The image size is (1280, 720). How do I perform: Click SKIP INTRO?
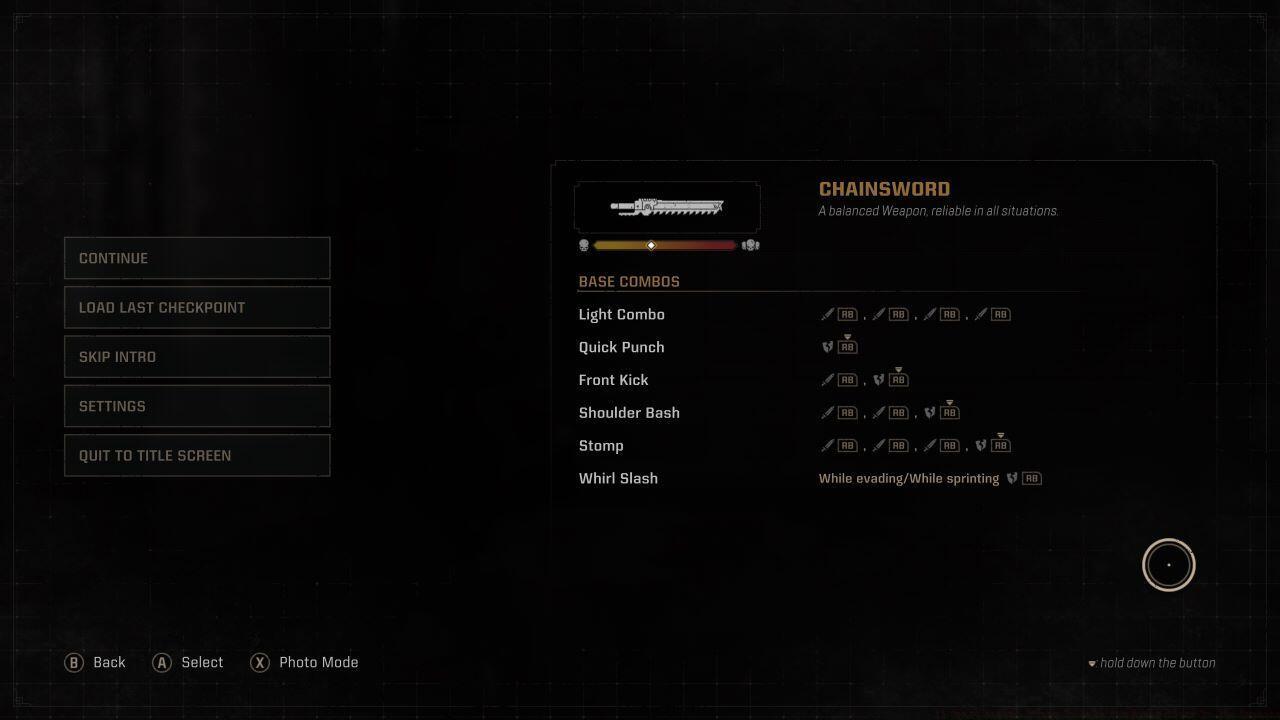pos(197,356)
